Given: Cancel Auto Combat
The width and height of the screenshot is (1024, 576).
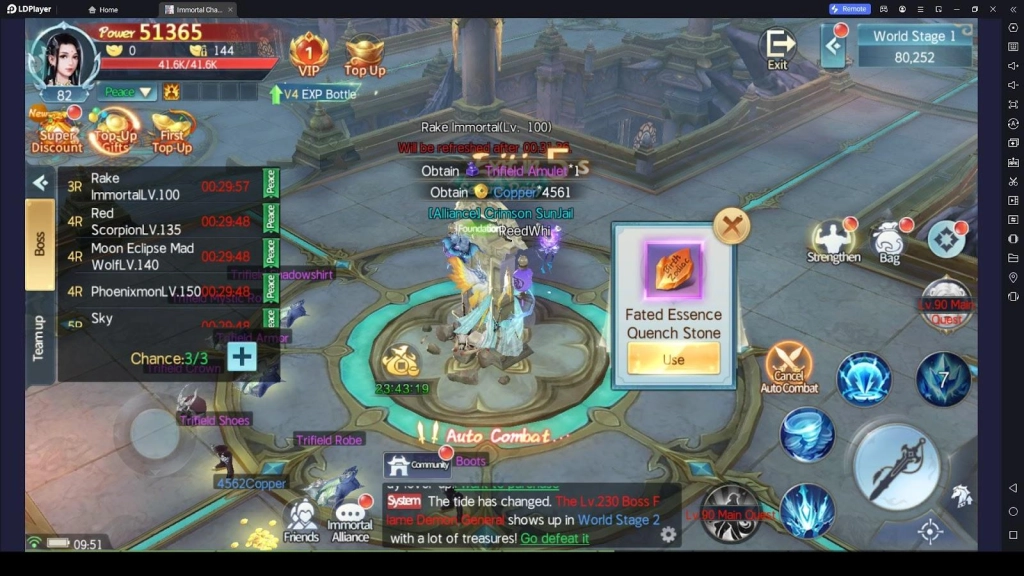Looking at the screenshot, I should pyautogui.click(x=789, y=368).
